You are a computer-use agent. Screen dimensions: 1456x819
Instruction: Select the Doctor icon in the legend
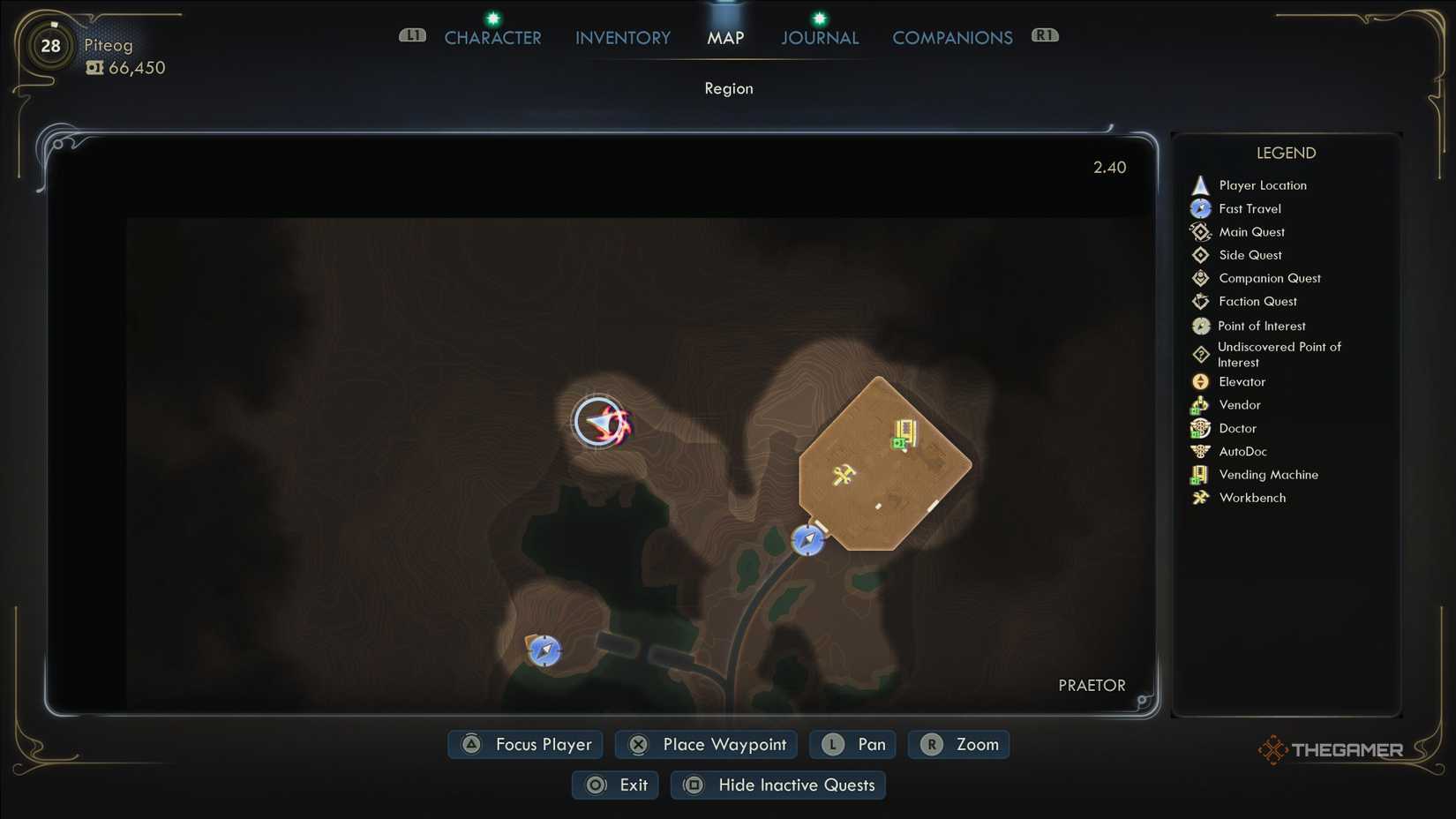[1200, 428]
